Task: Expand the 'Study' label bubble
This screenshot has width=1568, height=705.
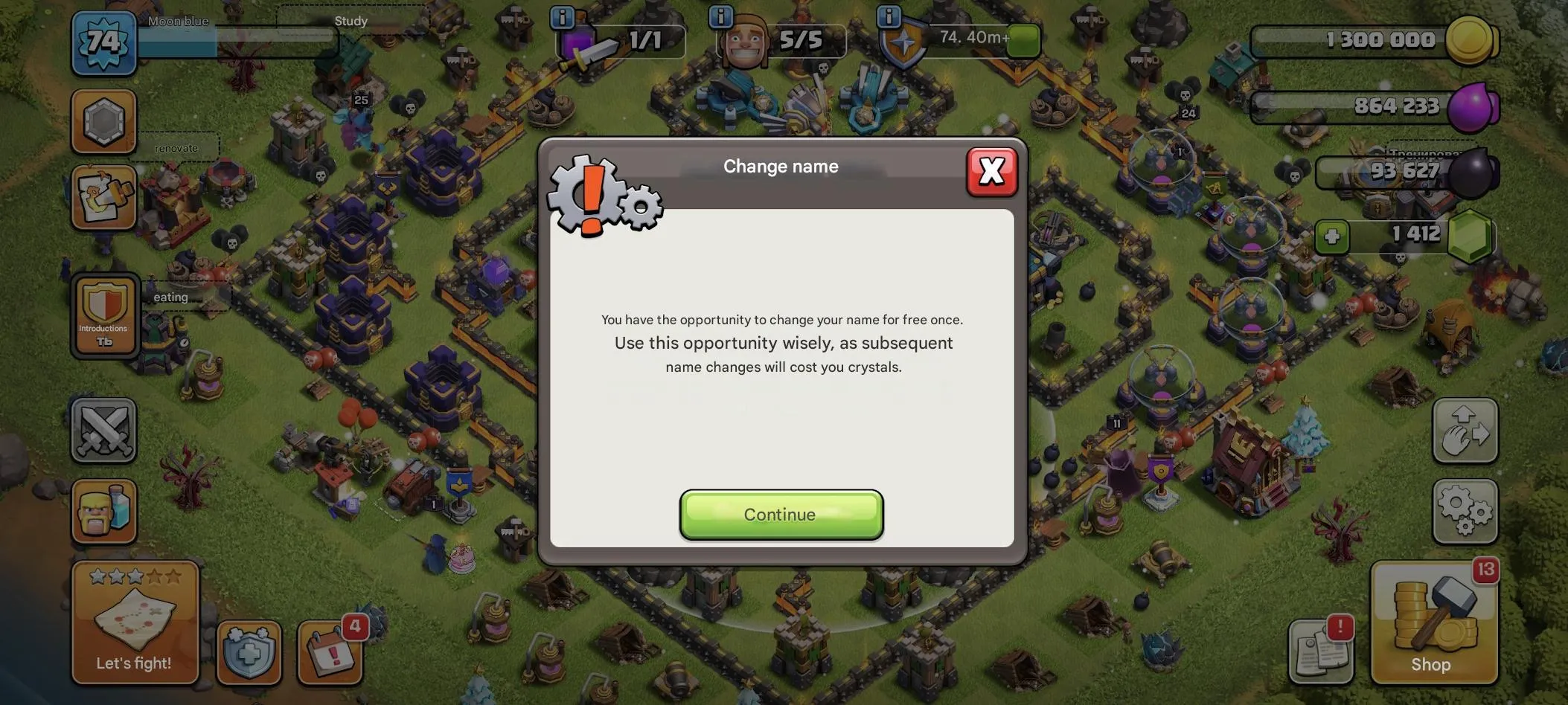Action: pyautogui.click(x=350, y=21)
